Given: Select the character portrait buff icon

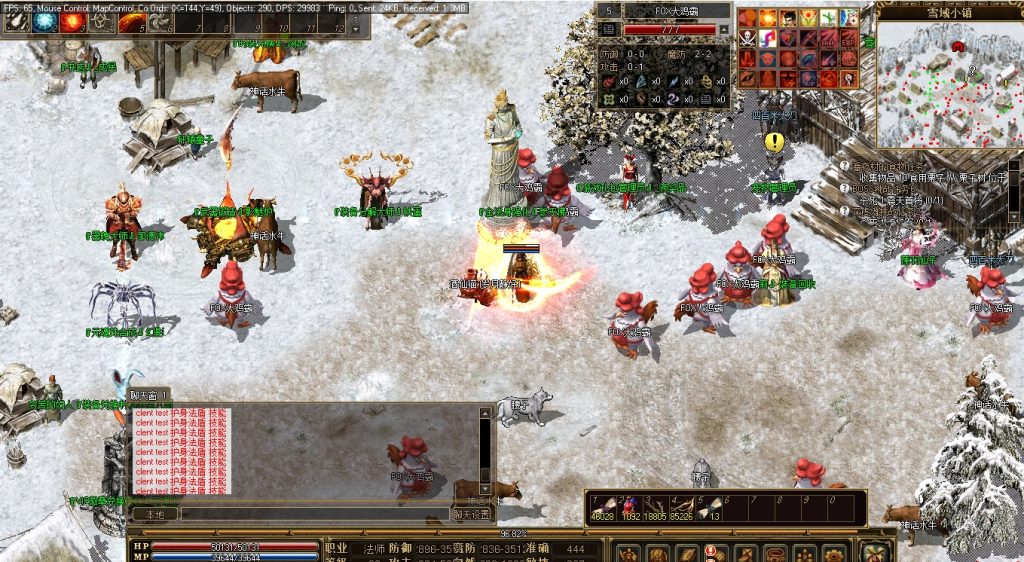Looking at the screenshot, I should tap(788, 17).
